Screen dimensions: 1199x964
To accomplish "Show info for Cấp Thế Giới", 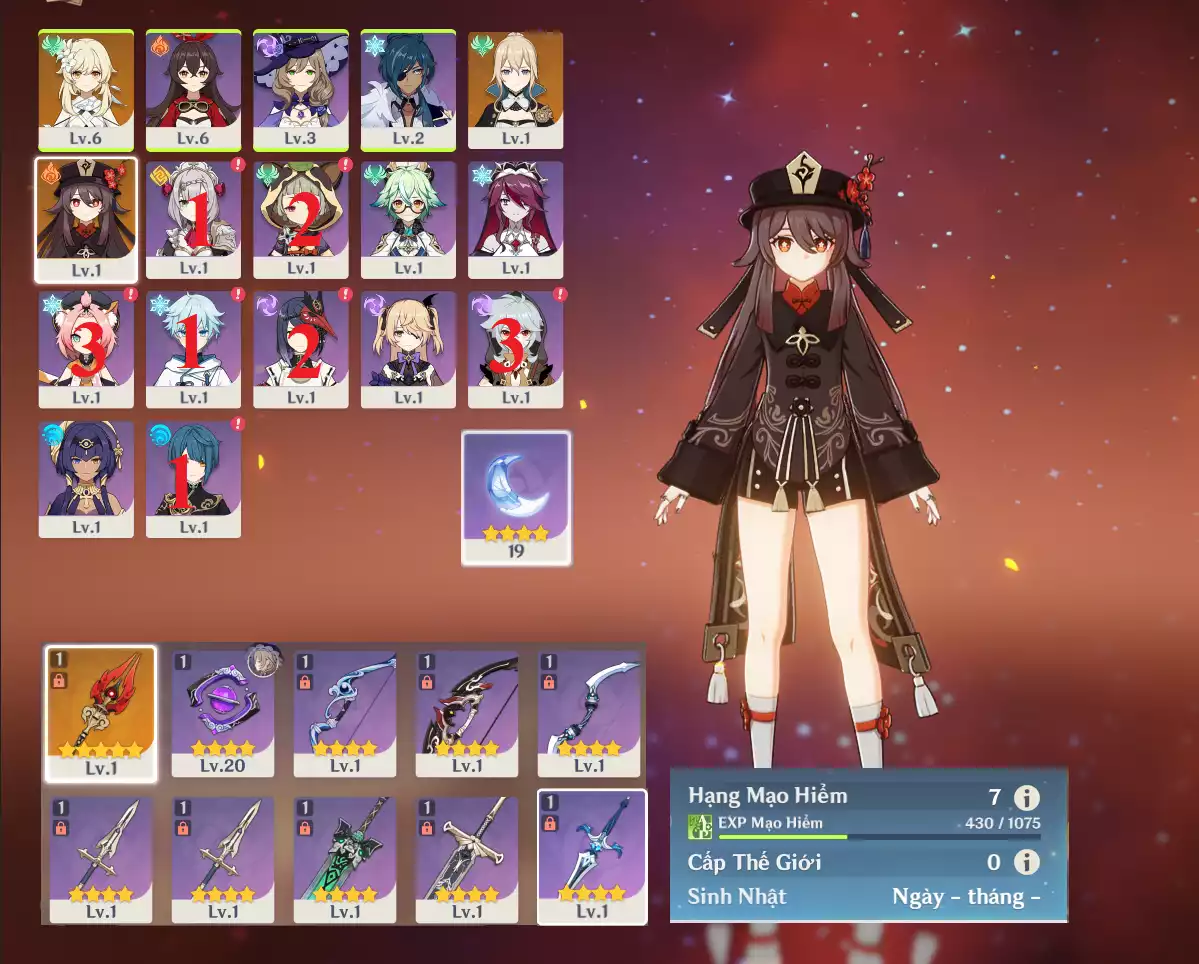I will pyautogui.click(x=1026, y=862).
